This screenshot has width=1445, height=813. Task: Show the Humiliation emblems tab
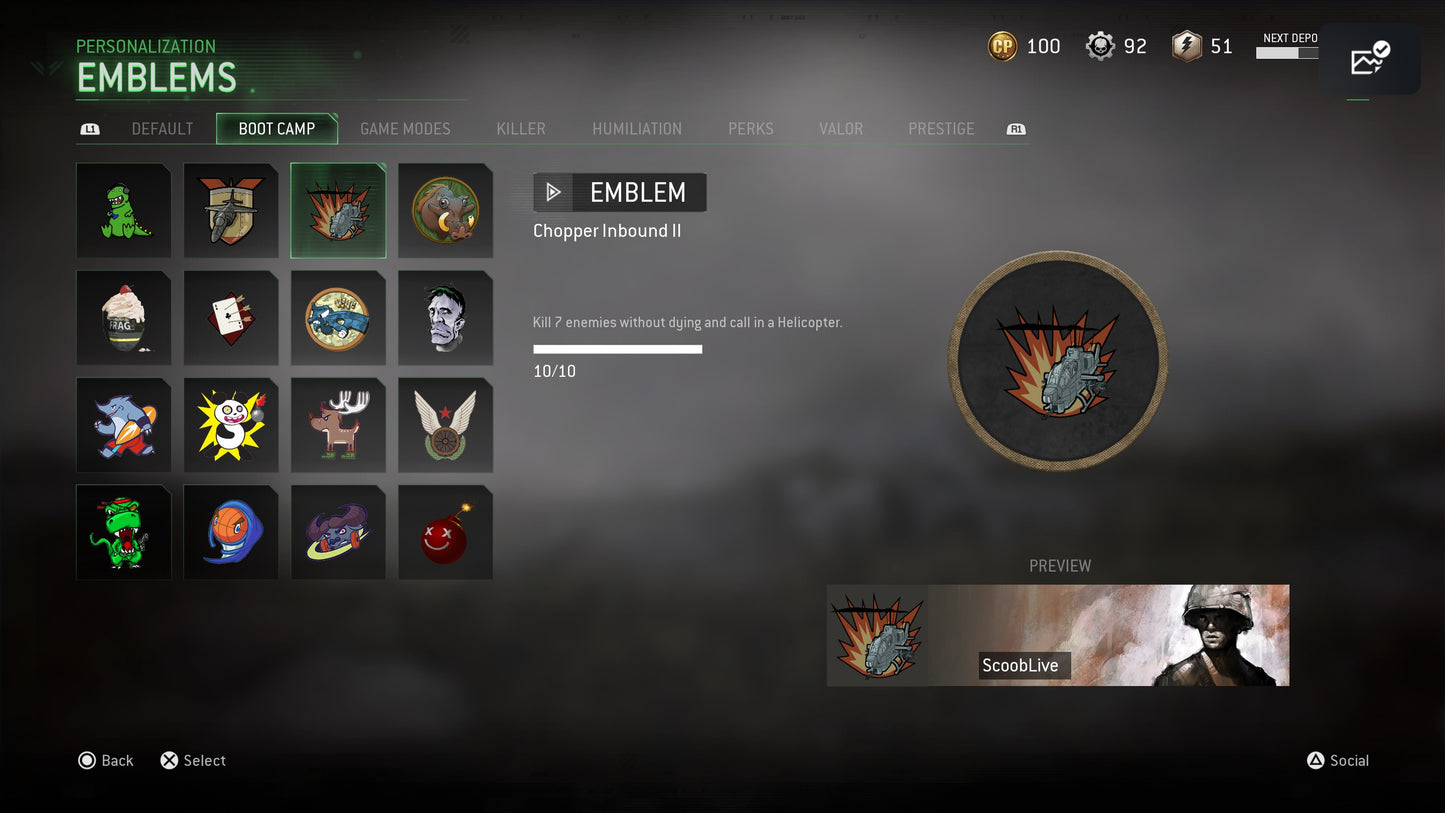[637, 129]
